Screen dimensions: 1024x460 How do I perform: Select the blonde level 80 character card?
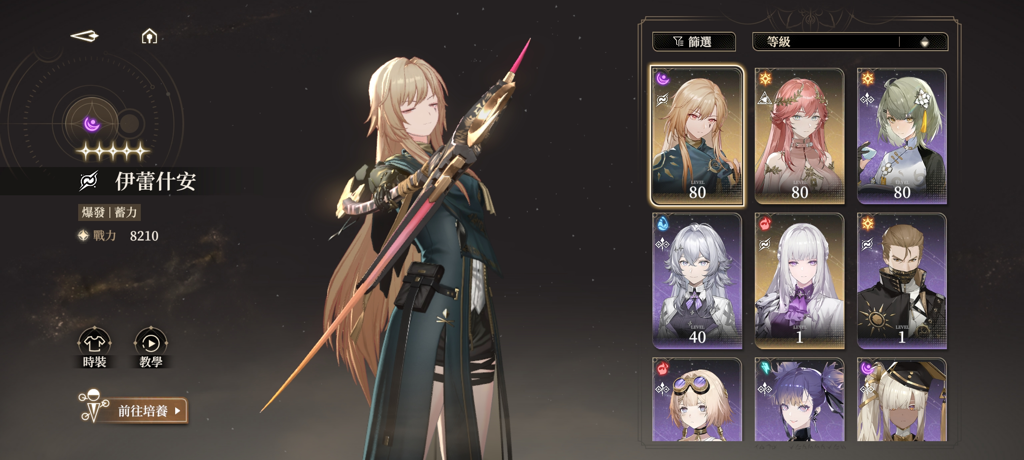pyautogui.click(x=697, y=135)
